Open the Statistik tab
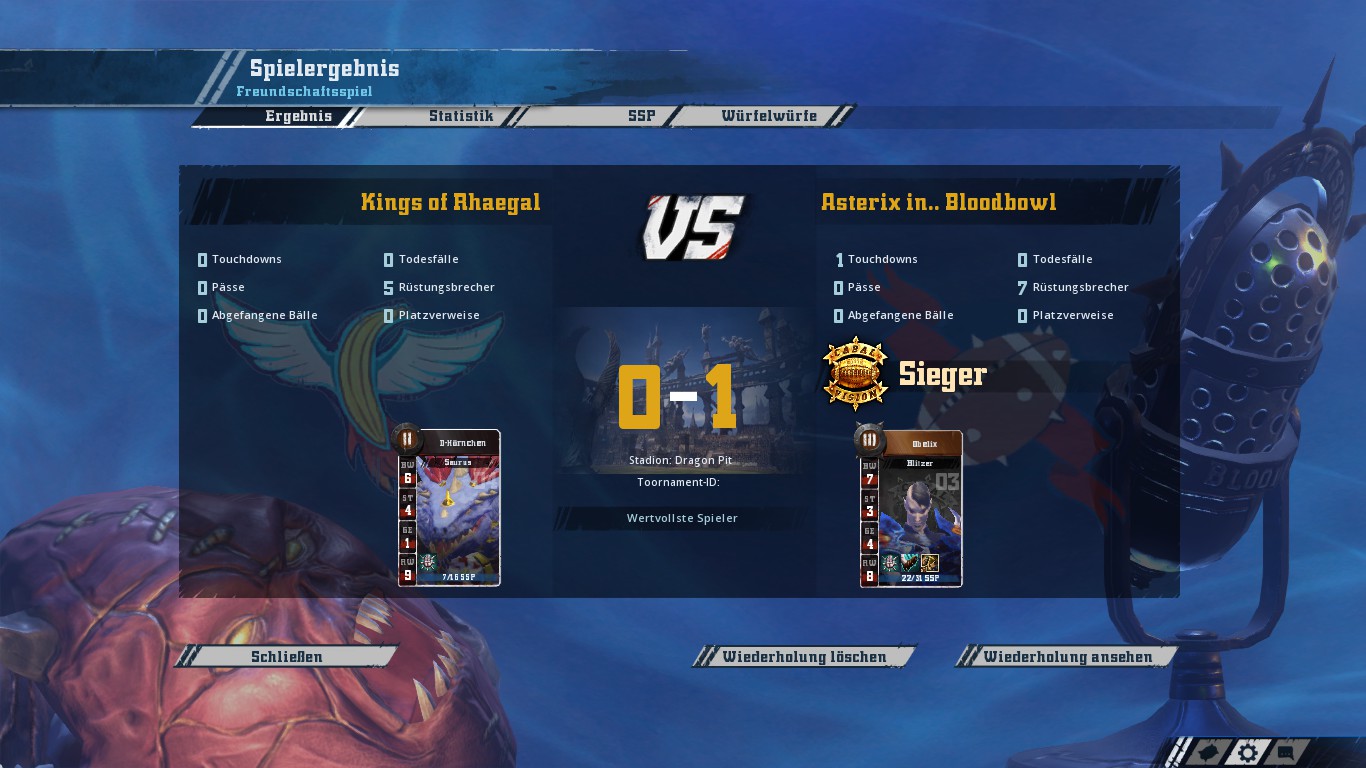 click(x=461, y=116)
